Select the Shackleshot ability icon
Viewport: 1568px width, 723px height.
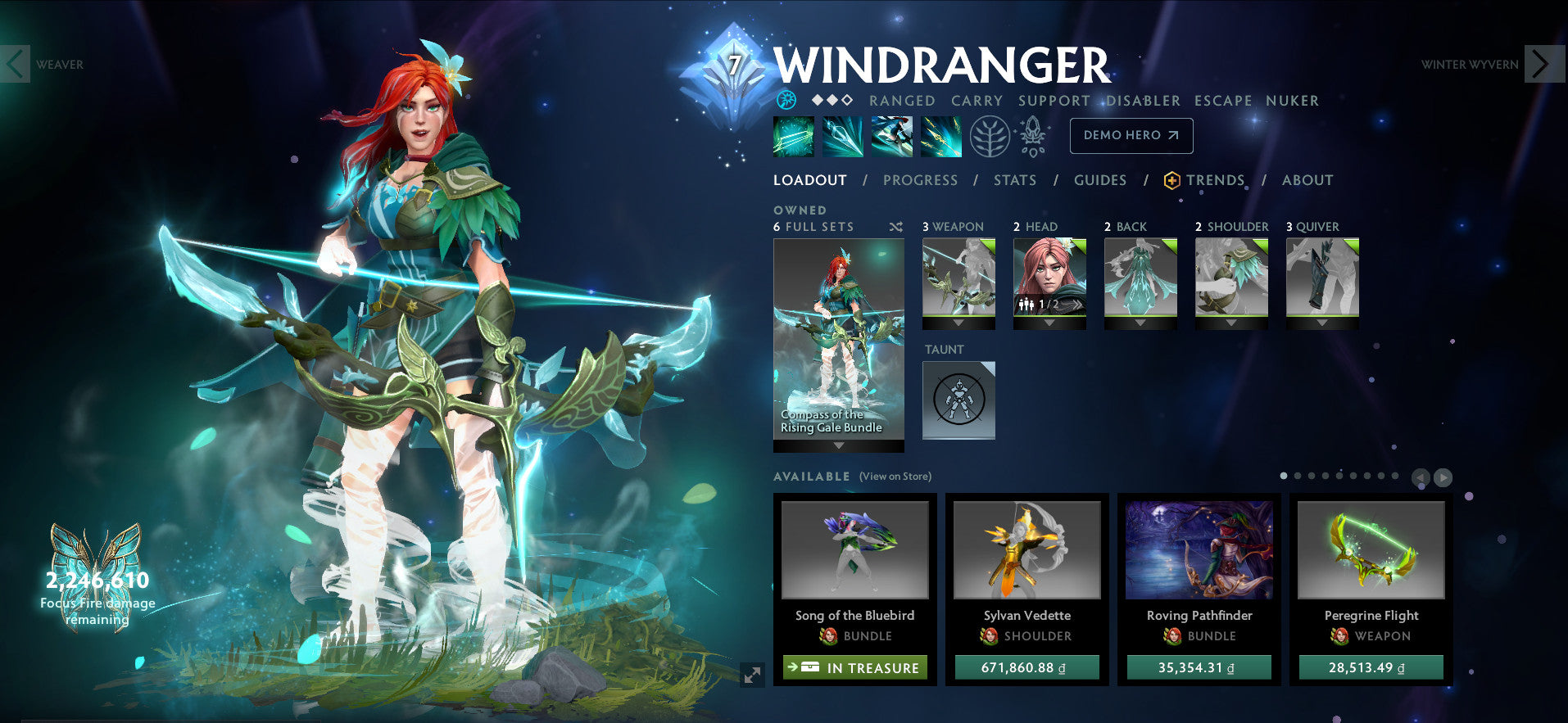tap(793, 137)
